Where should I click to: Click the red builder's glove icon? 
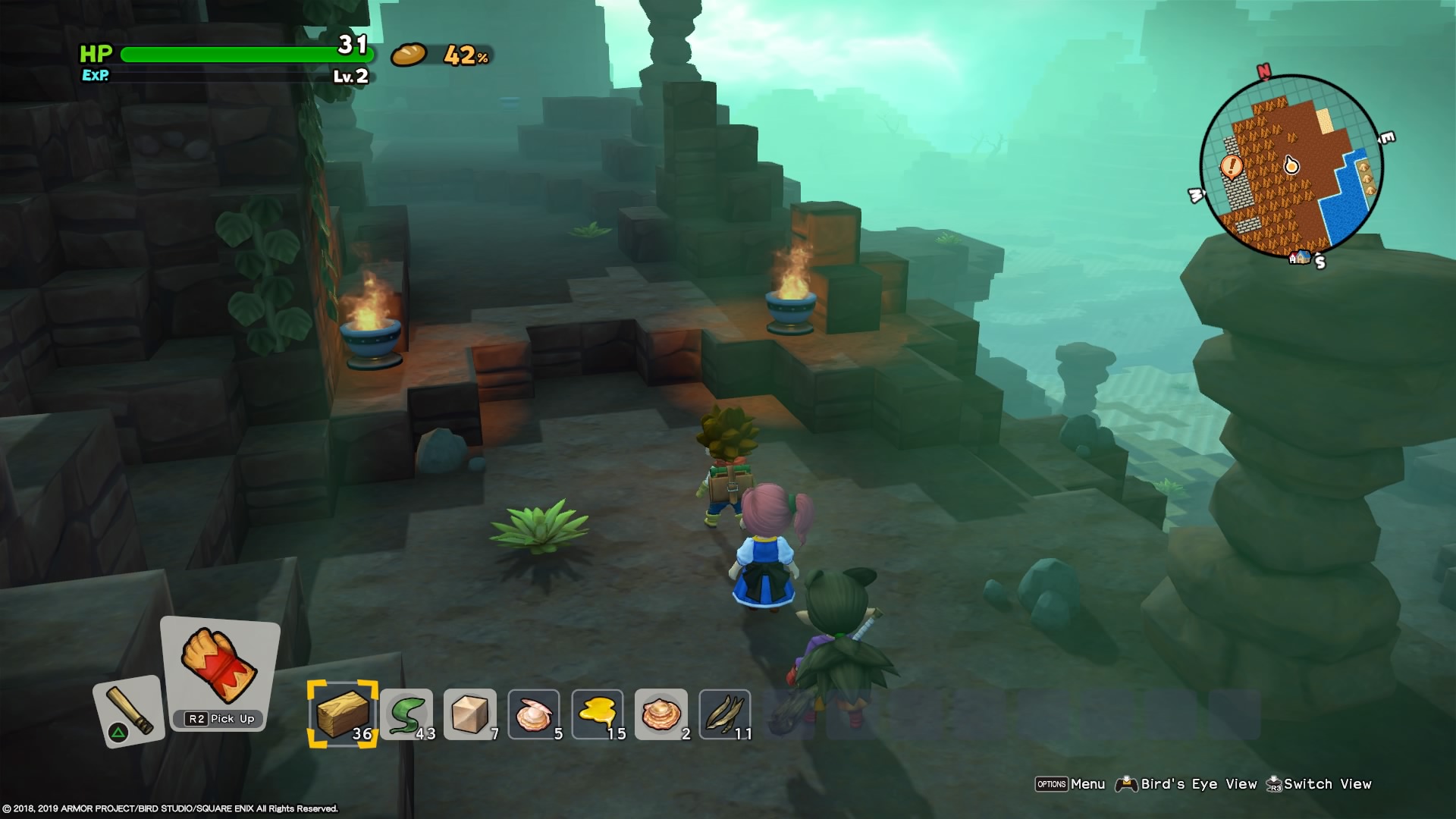[219, 666]
